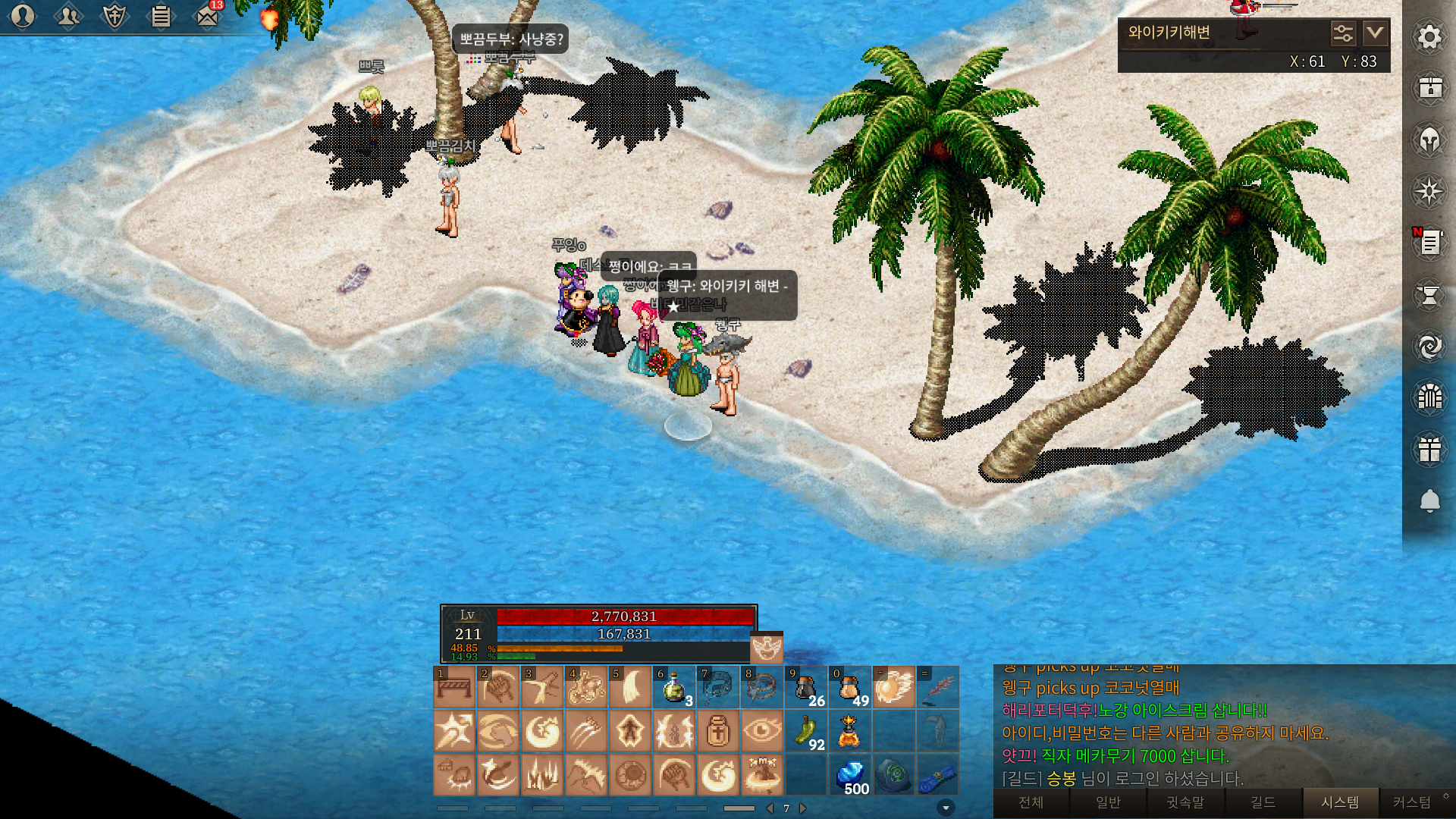The height and width of the screenshot is (819, 1456).
Task: Switch chat to the 전체 tab
Action: (x=1031, y=802)
